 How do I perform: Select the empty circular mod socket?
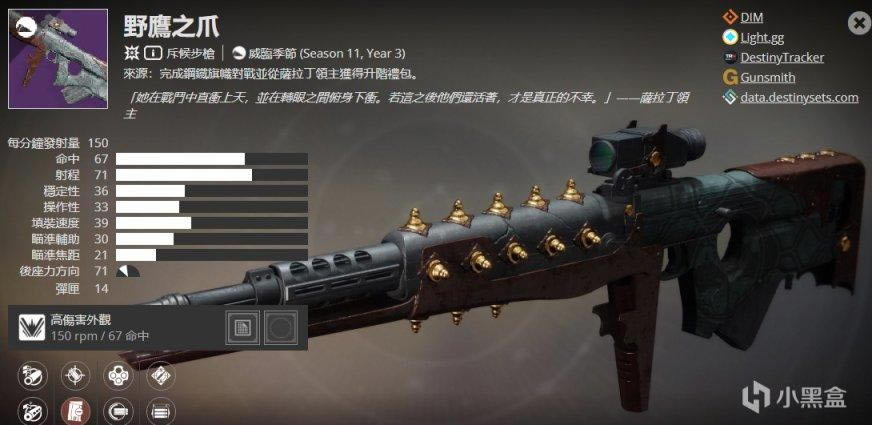click(280, 328)
